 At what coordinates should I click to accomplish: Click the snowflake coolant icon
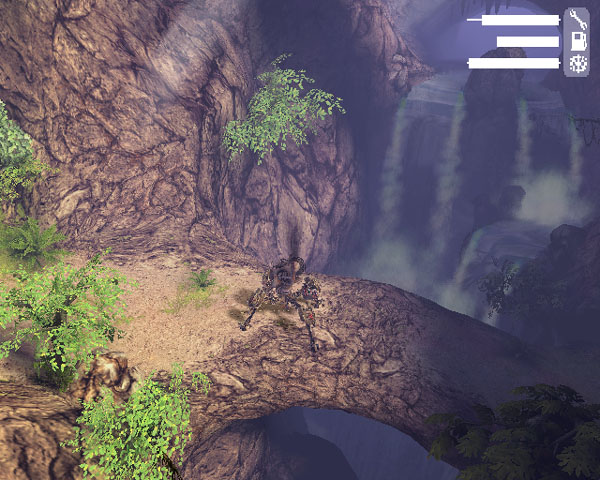577,63
